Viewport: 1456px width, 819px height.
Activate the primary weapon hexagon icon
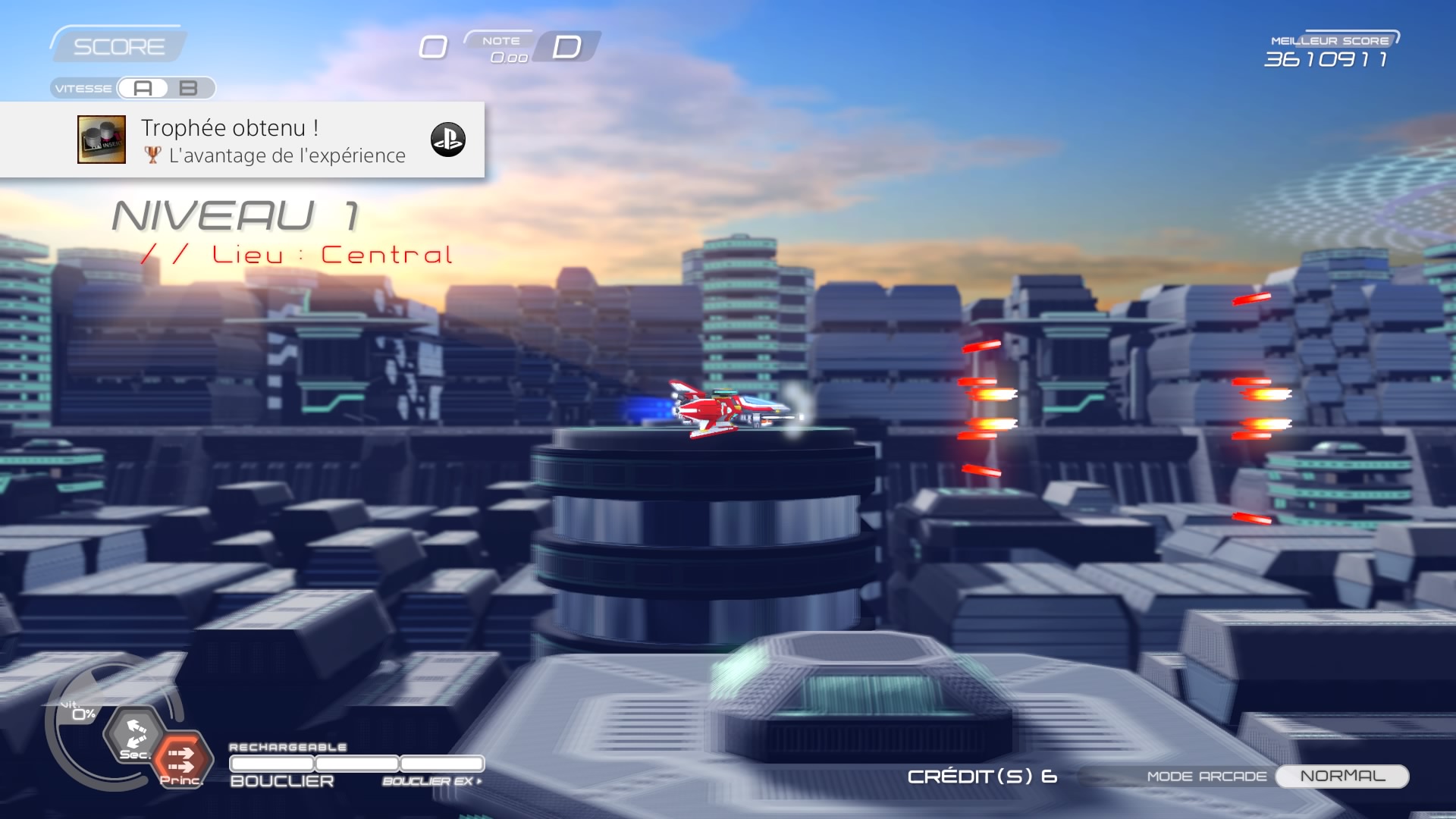click(181, 758)
